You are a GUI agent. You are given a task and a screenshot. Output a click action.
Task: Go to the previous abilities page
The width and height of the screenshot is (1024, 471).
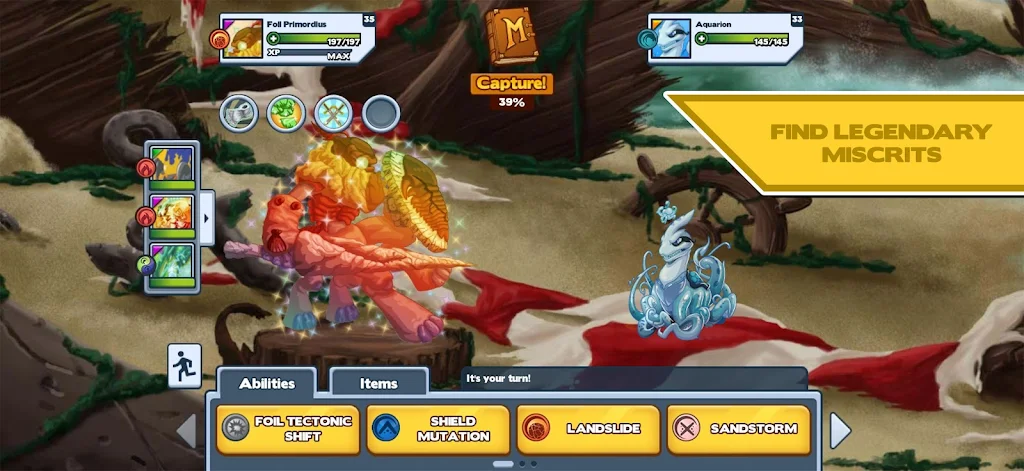pos(187,431)
